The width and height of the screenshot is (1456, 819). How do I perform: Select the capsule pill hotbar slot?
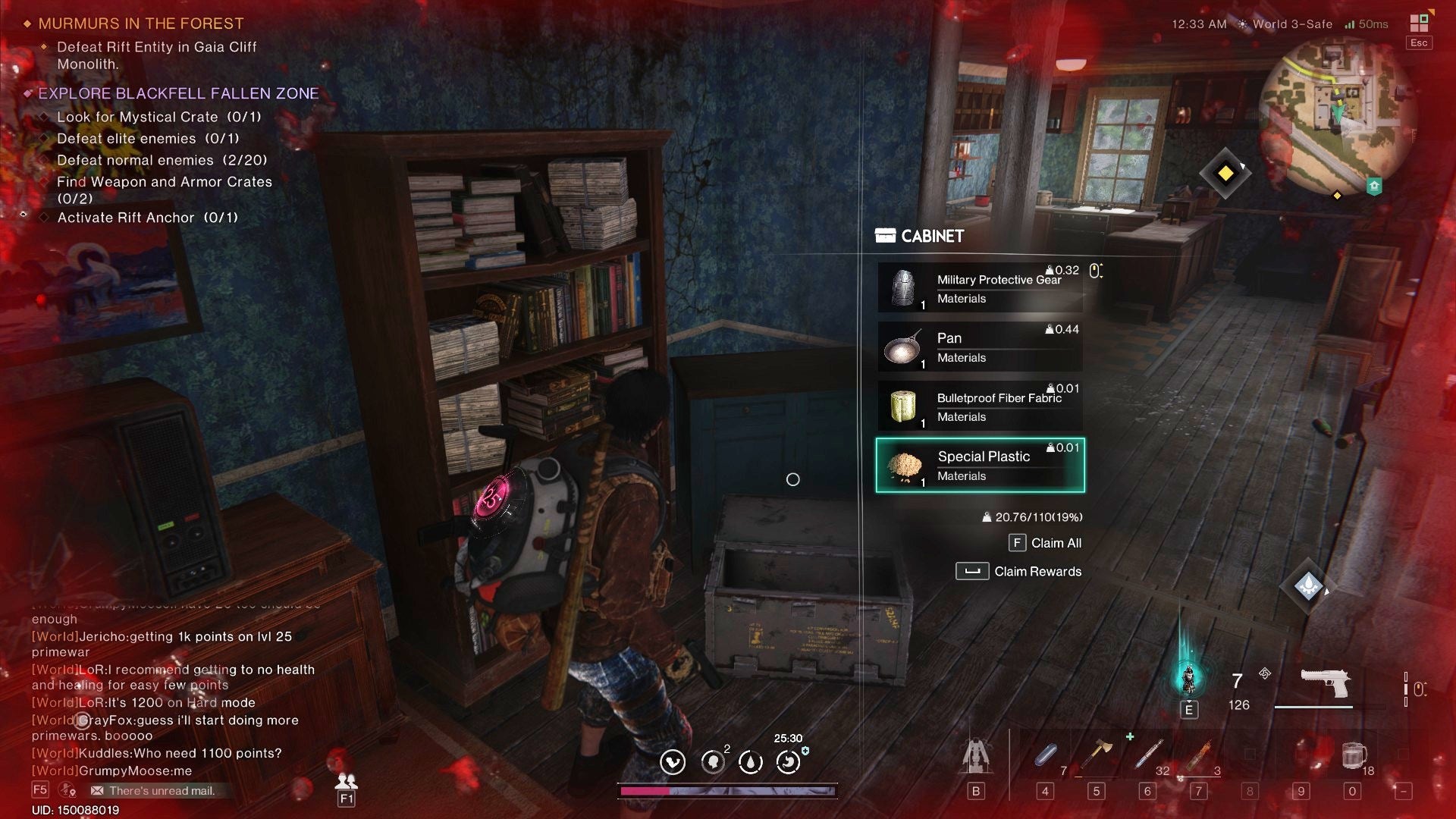(x=1046, y=755)
